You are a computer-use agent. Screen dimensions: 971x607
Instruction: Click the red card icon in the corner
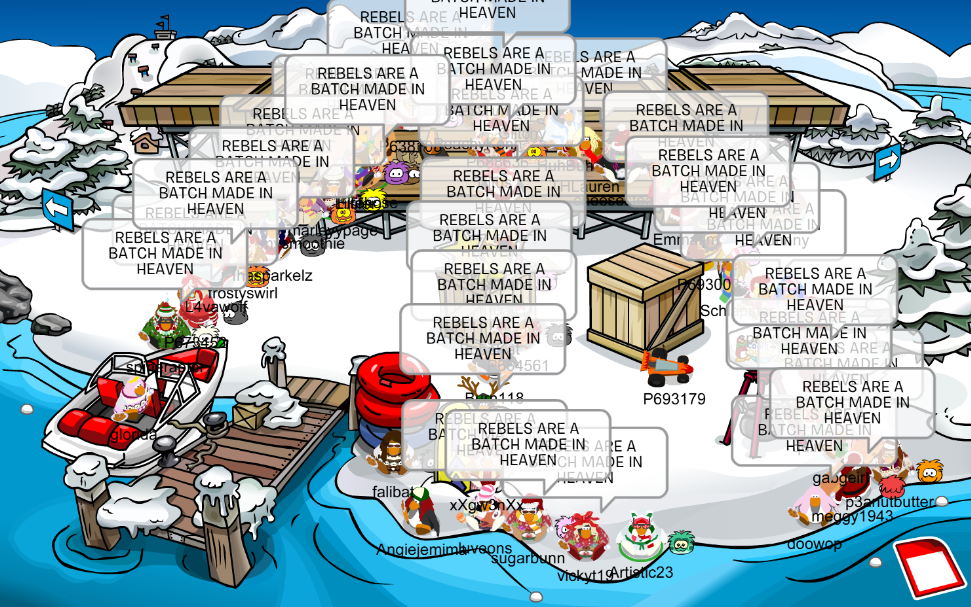pos(927,569)
